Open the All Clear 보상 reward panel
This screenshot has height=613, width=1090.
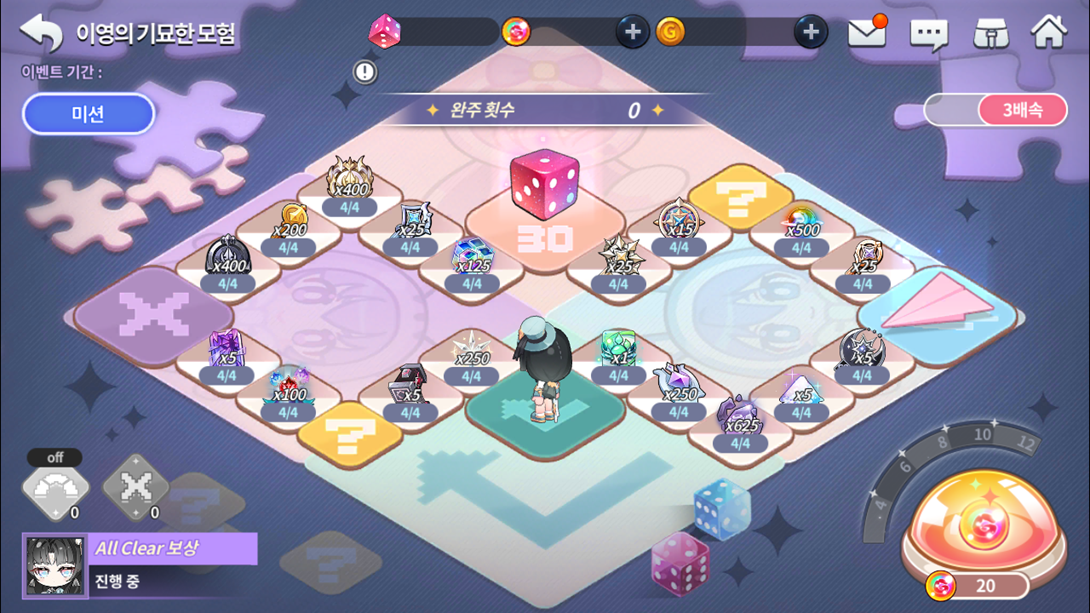[x=140, y=564]
